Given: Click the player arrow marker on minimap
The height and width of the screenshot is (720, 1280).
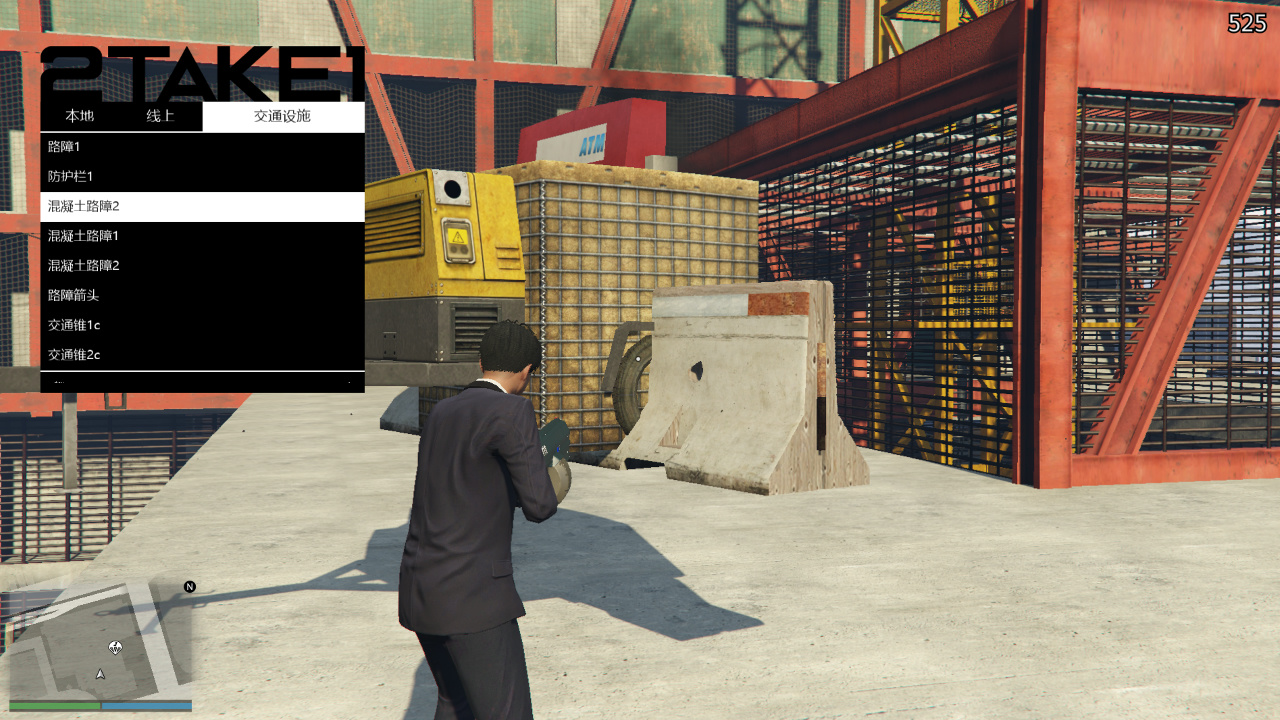Looking at the screenshot, I should coord(100,676).
